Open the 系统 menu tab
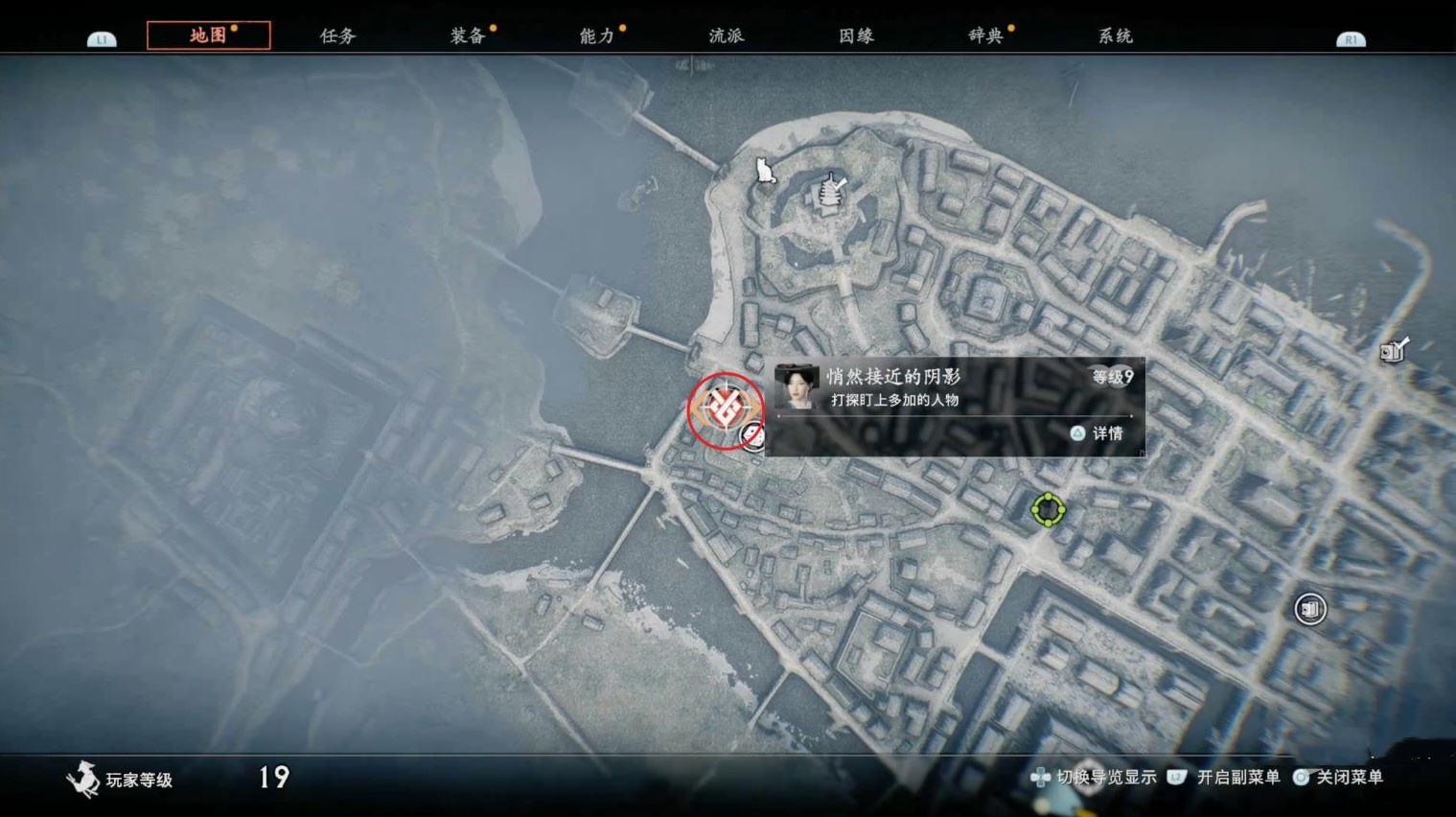The width and height of the screenshot is (1456, 817). [x=1115, y=35]
